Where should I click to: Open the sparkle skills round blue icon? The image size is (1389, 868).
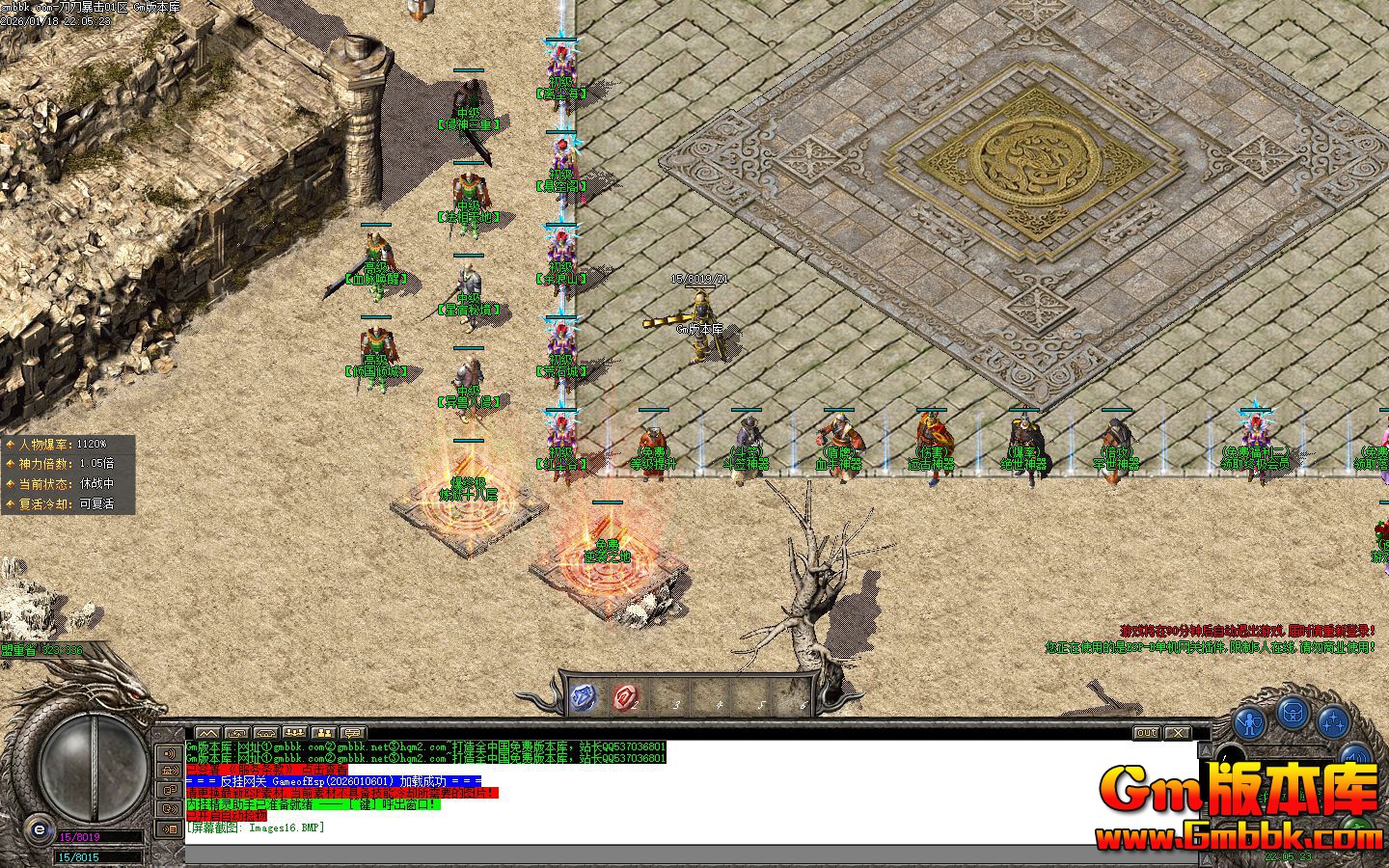point(1334,720)
